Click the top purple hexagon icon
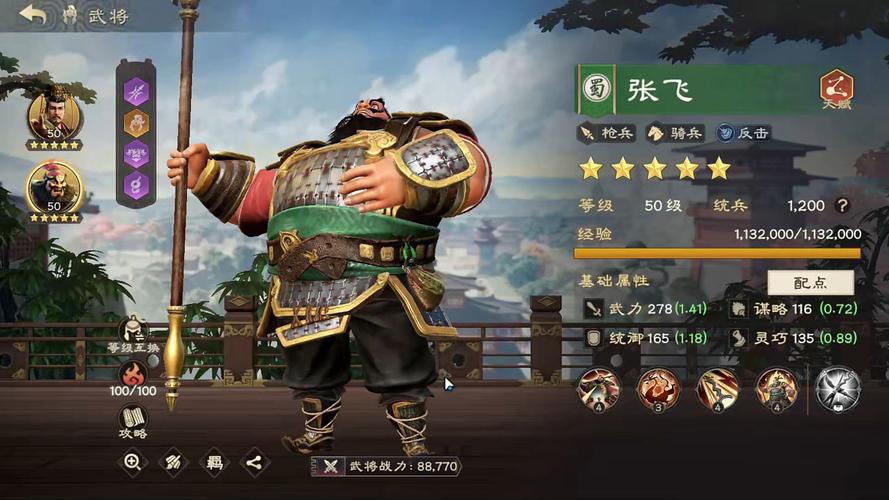This screenshot has width=889, height=500. (136, 90)
